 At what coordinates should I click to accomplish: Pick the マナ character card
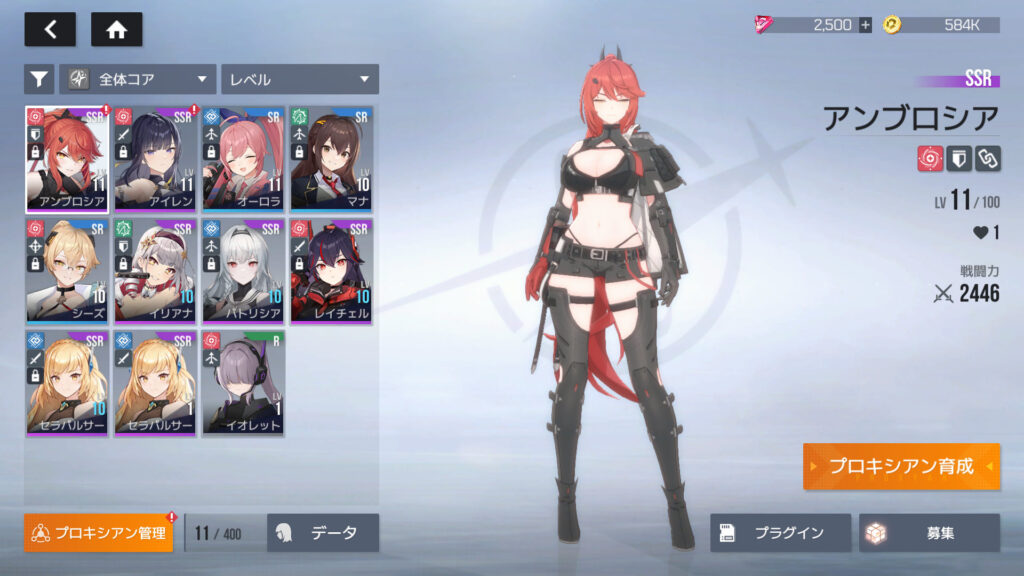331,158
